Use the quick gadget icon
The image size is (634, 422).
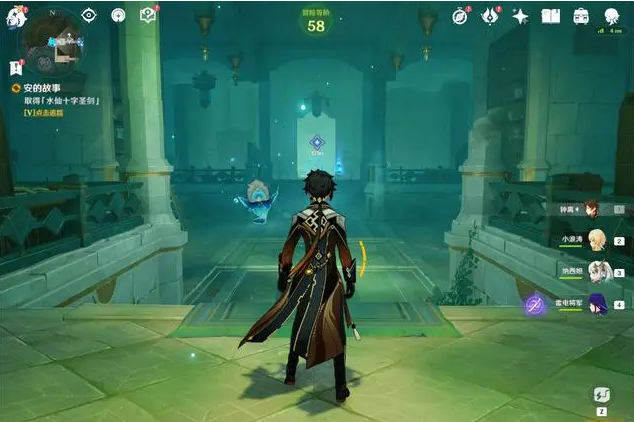[603, 396]
